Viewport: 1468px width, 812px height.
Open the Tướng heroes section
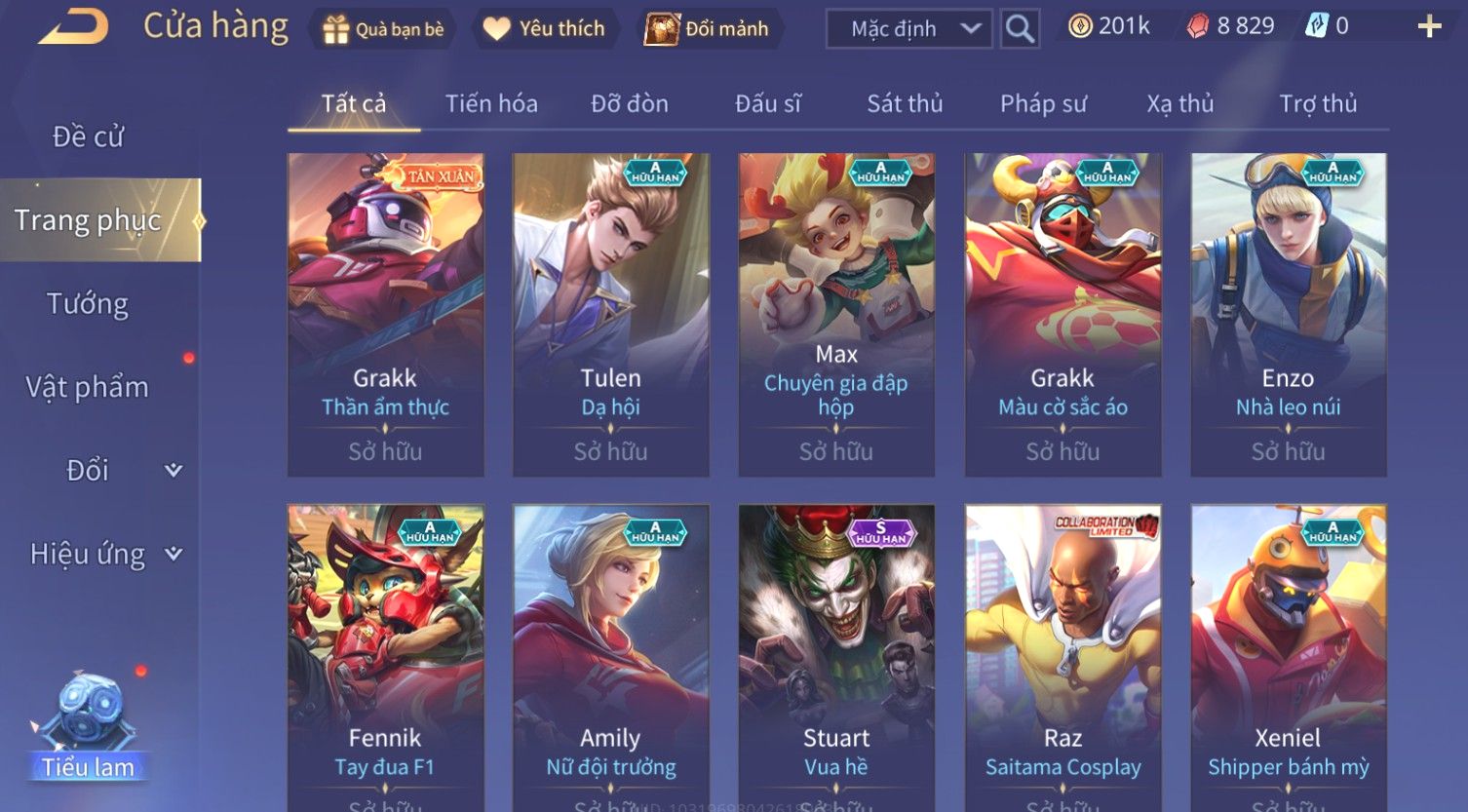coord(88,304)
